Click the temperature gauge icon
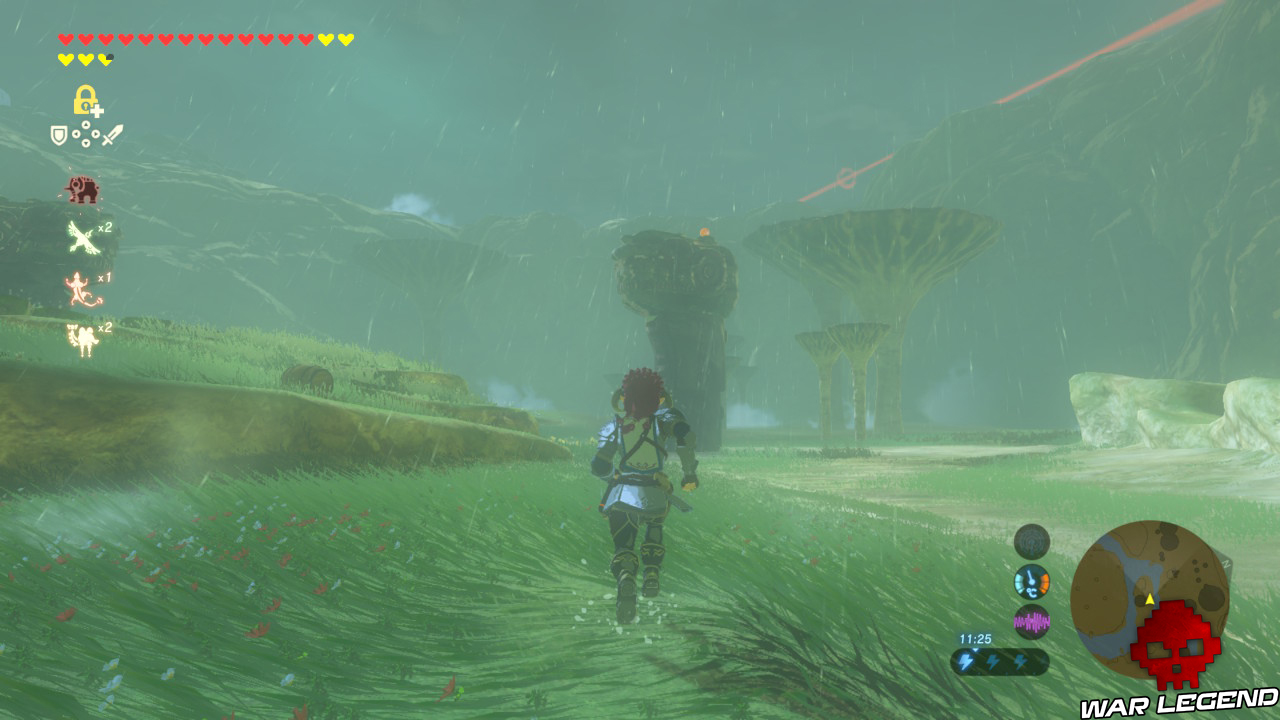Screen dimensions: 1280x720 pos(1030,581)
